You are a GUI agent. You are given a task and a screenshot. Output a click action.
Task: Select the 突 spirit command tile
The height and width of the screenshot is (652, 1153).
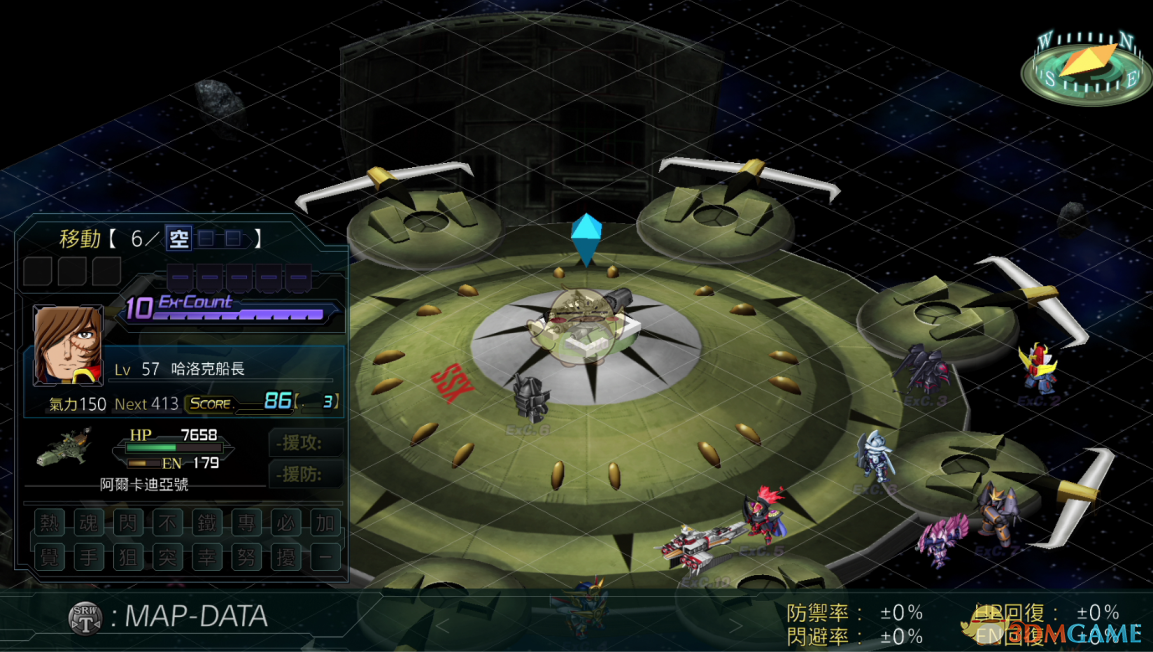(167, 557)
